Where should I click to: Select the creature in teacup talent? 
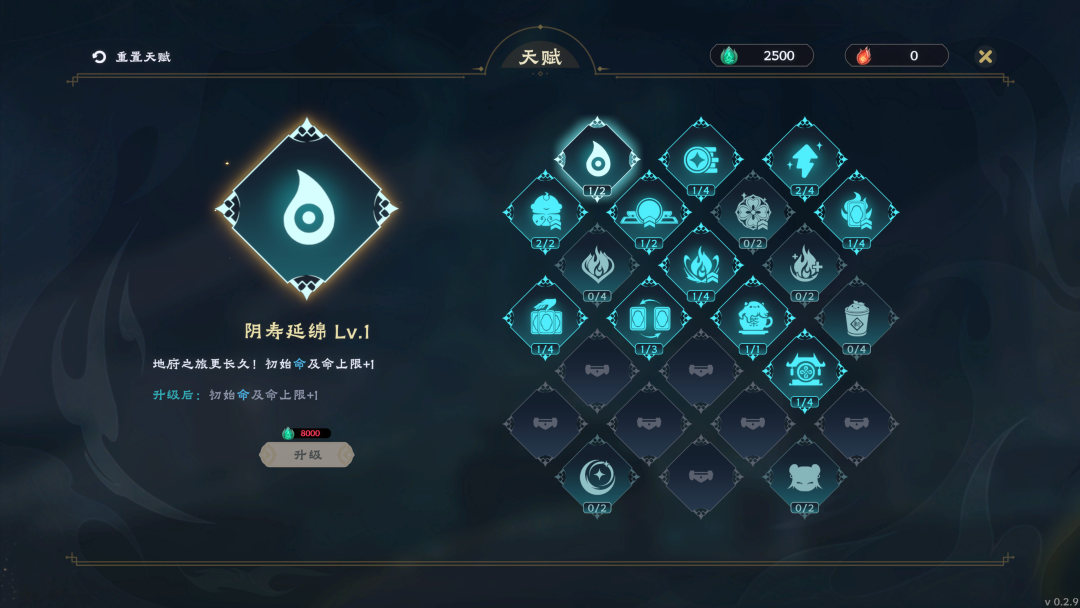(752, 318)
